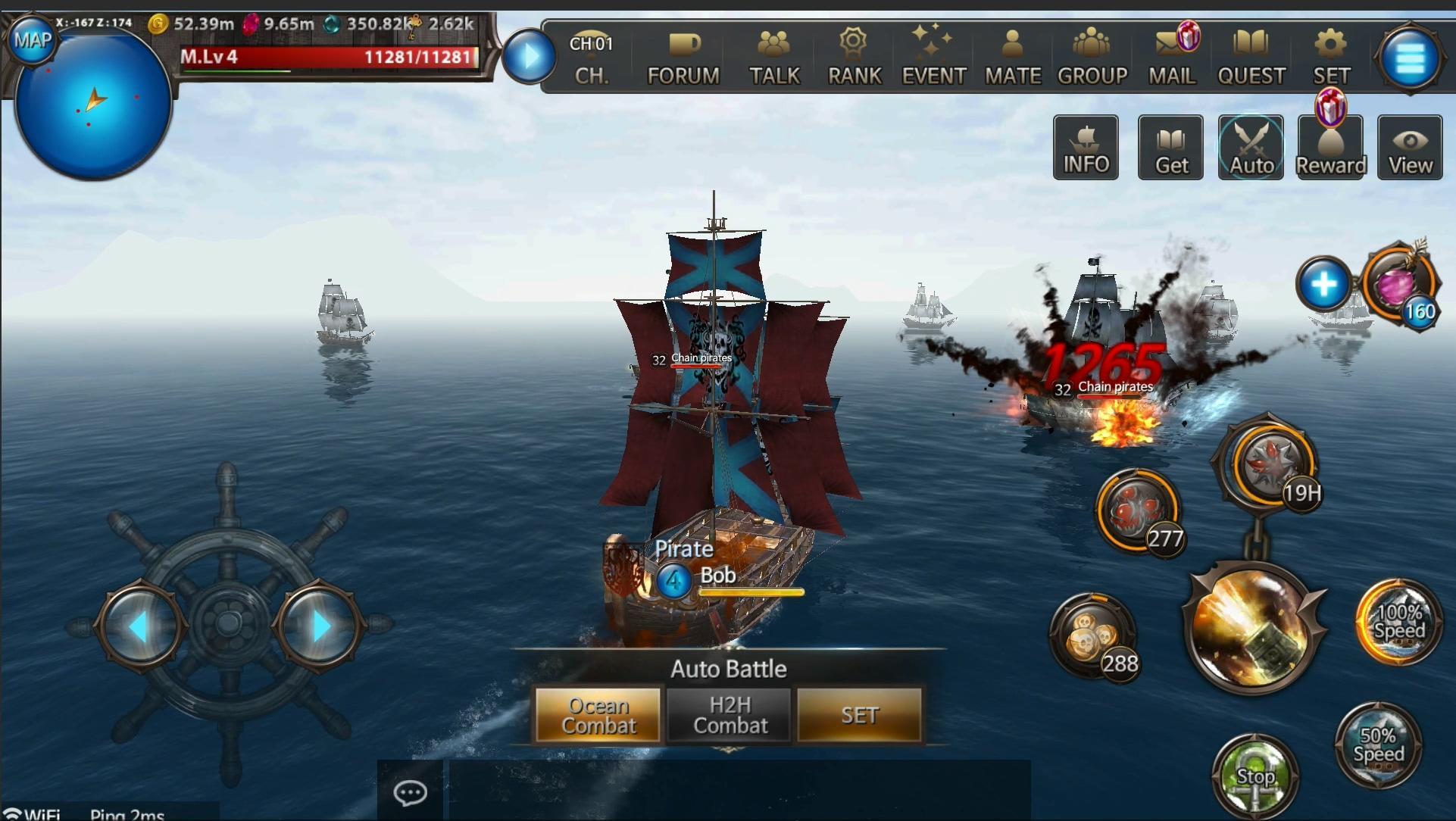Image resolution: width=1456 pixels, height=821 pixels.
Task: Open the QUEST book
Action: coord(1251,55)
